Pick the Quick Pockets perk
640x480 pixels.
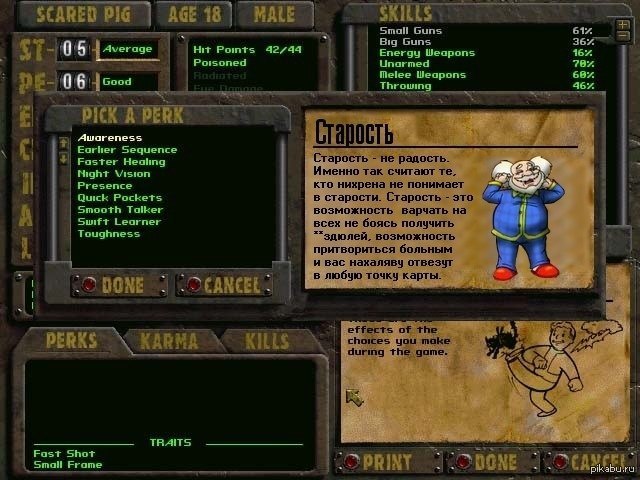point(119,198)
